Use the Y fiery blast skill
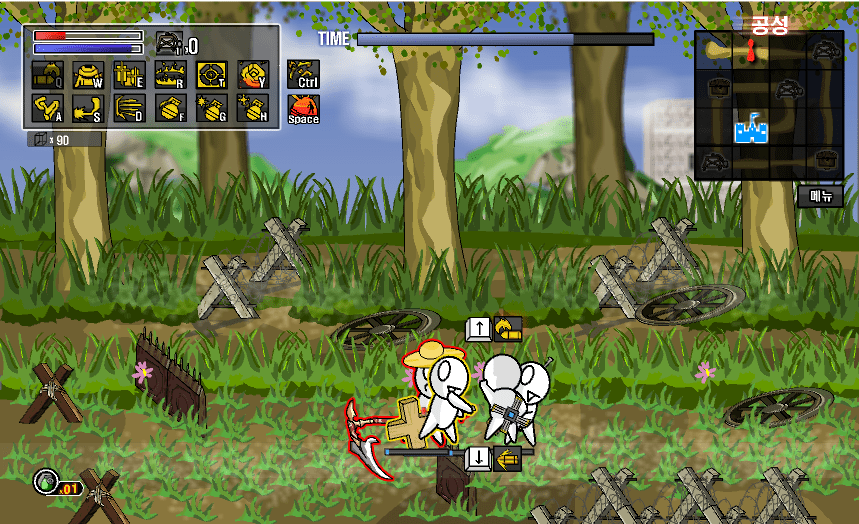 tap(252, 75)
